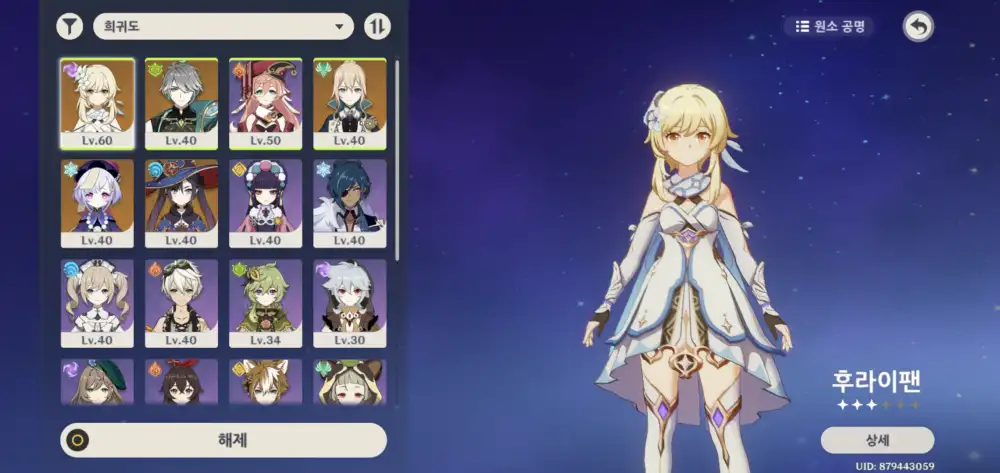1000x473 pixels.
Task: Open the 원소 공명 panel
Action: pyautogui.click(x=828, y=27)
